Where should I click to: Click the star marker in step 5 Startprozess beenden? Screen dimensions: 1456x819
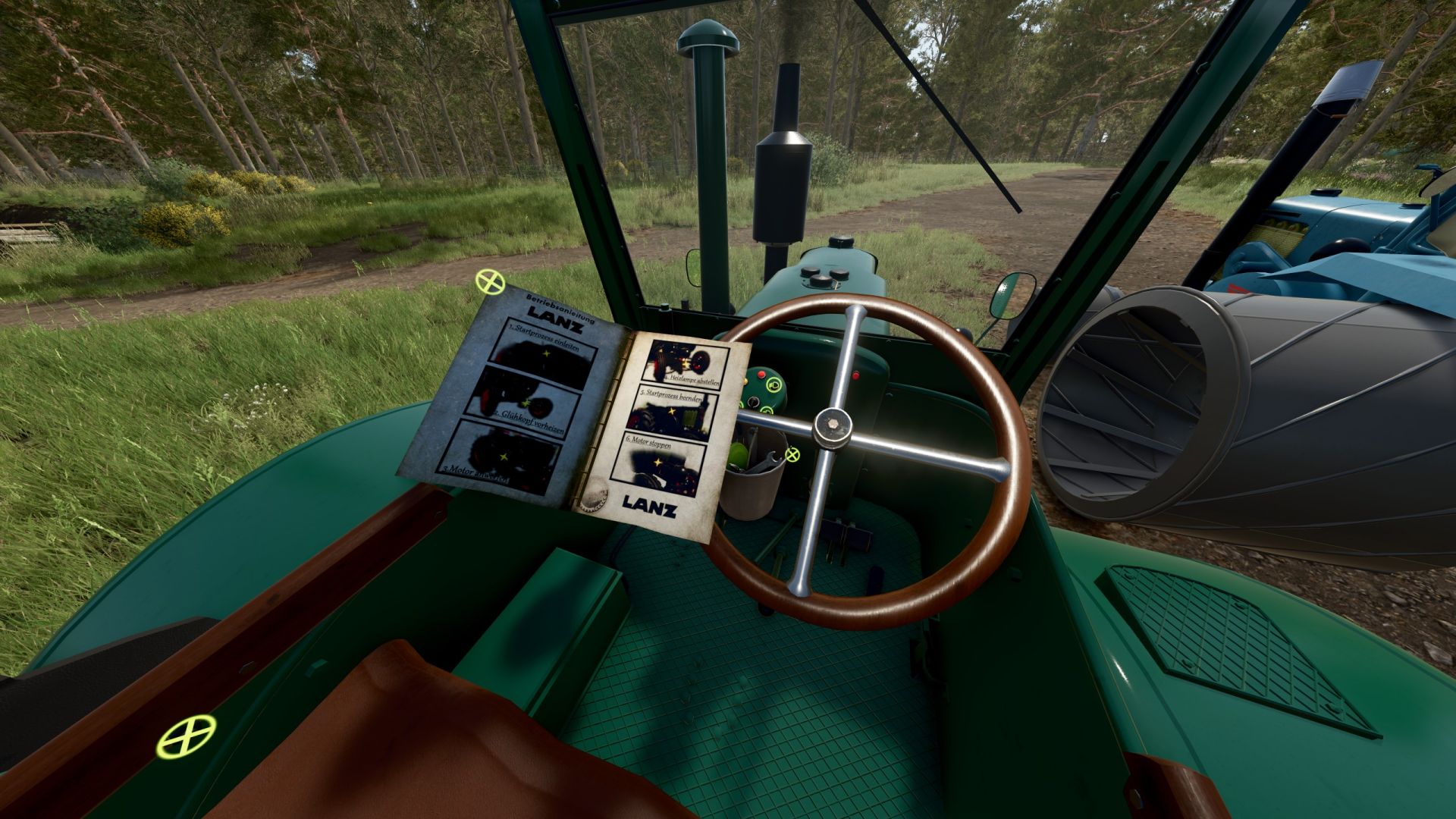[x=671, y=411]
